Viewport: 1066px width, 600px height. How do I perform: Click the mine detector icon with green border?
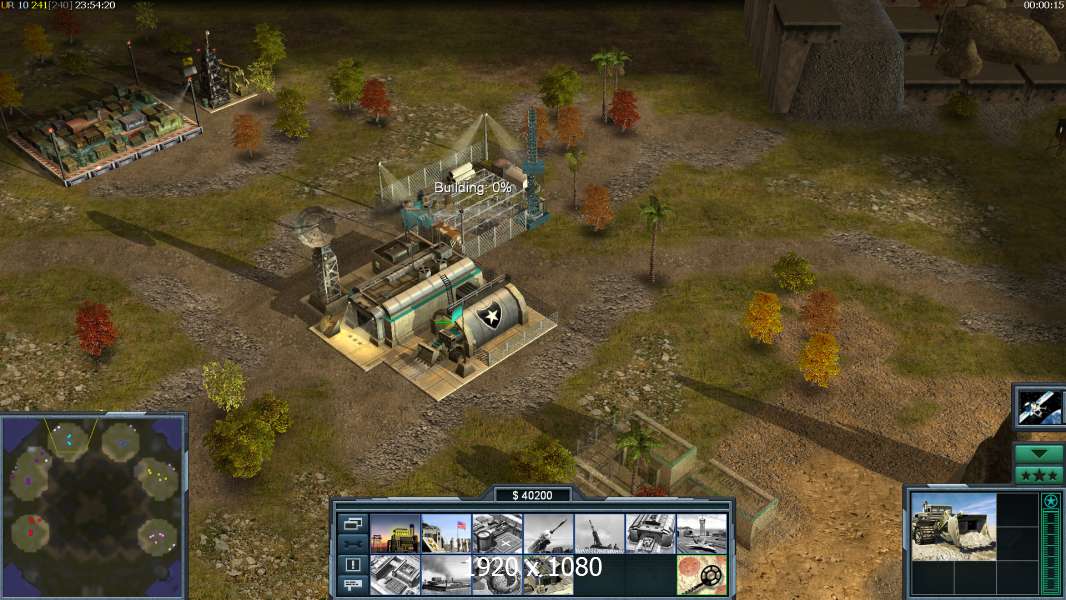click(701, 574)
